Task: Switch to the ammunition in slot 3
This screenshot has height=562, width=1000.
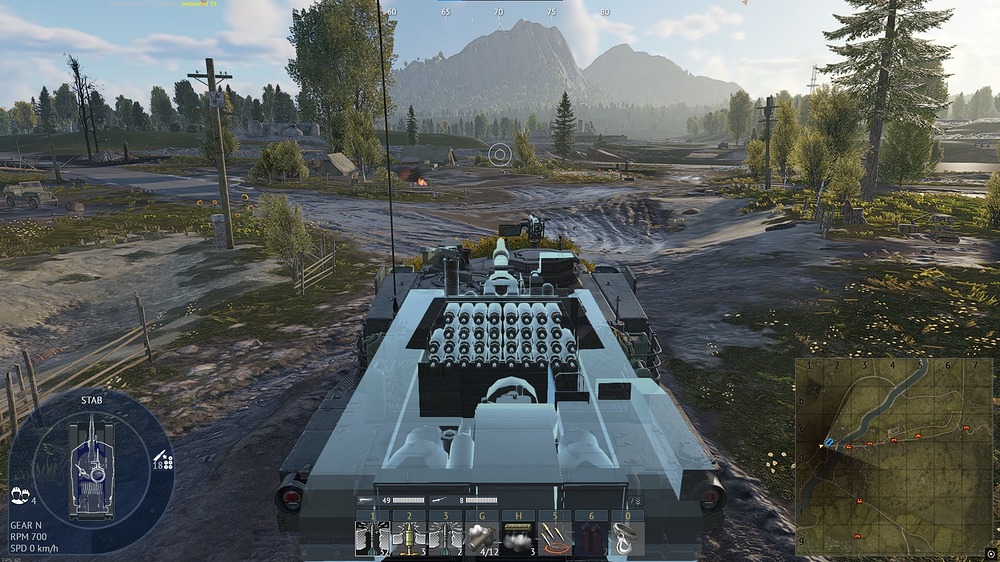Action: coord(445,538)
